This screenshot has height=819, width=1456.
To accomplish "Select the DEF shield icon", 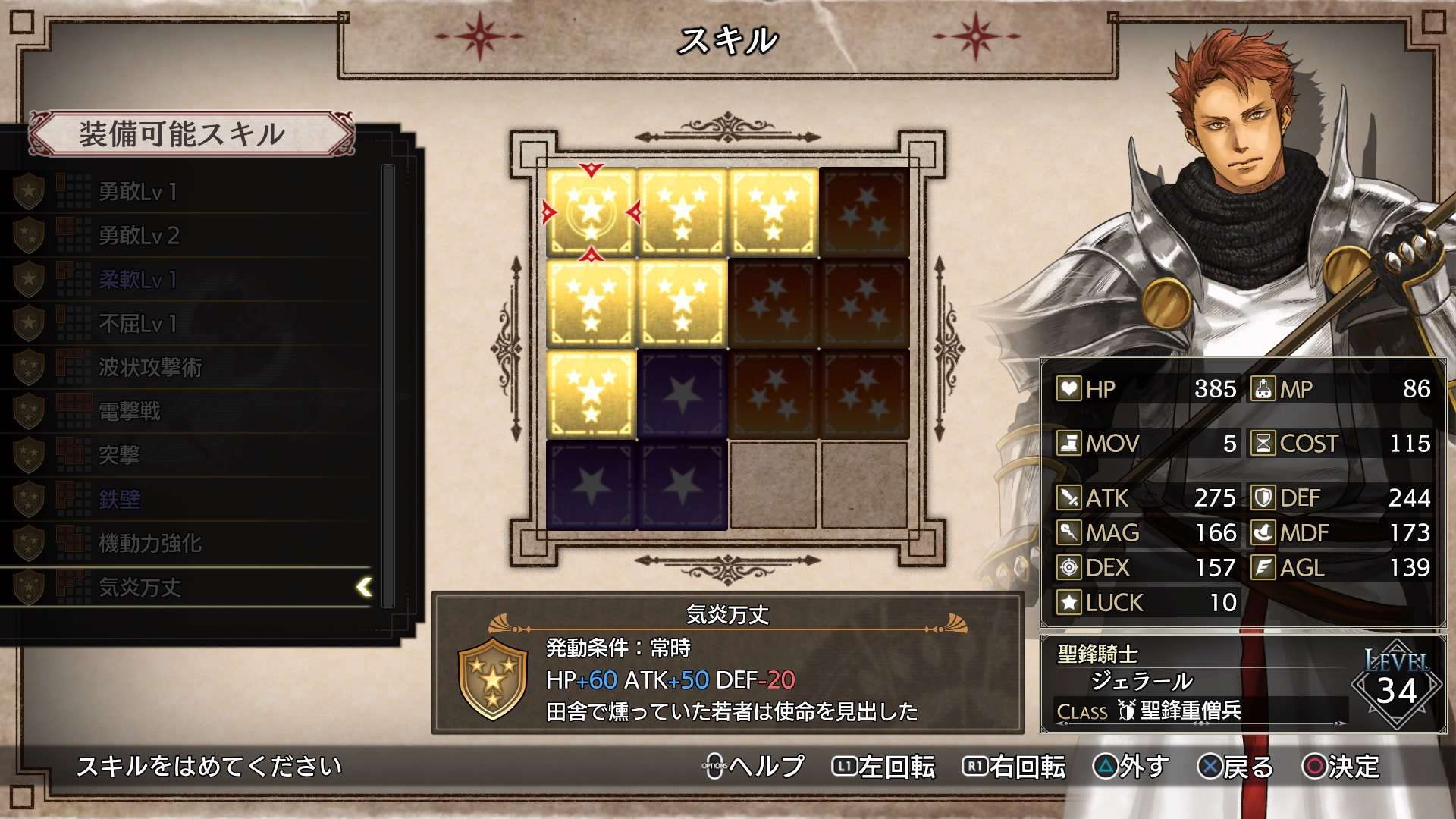I will point(1262,497).
